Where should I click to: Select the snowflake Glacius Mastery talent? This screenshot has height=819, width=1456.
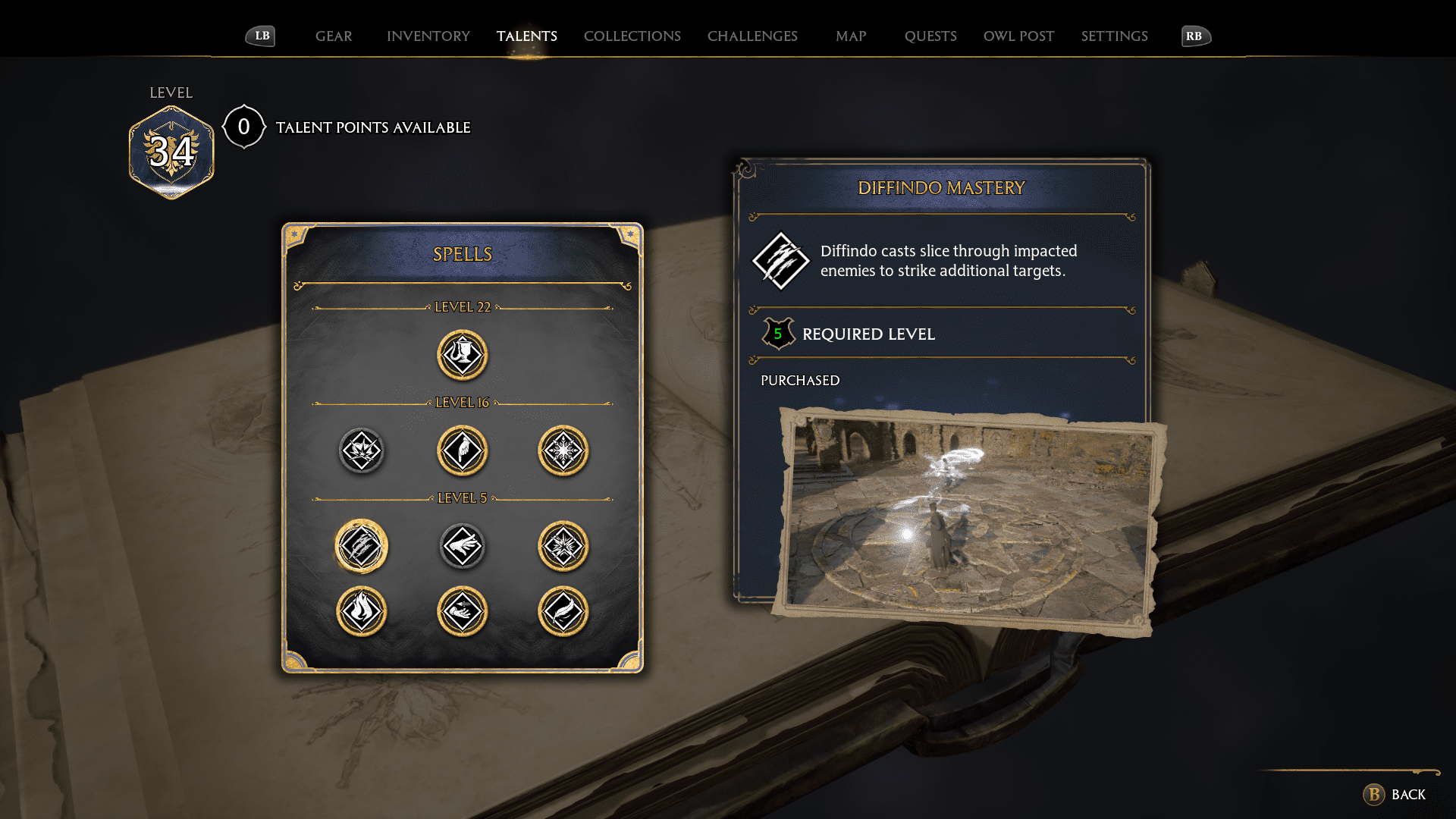click(563, 450)
